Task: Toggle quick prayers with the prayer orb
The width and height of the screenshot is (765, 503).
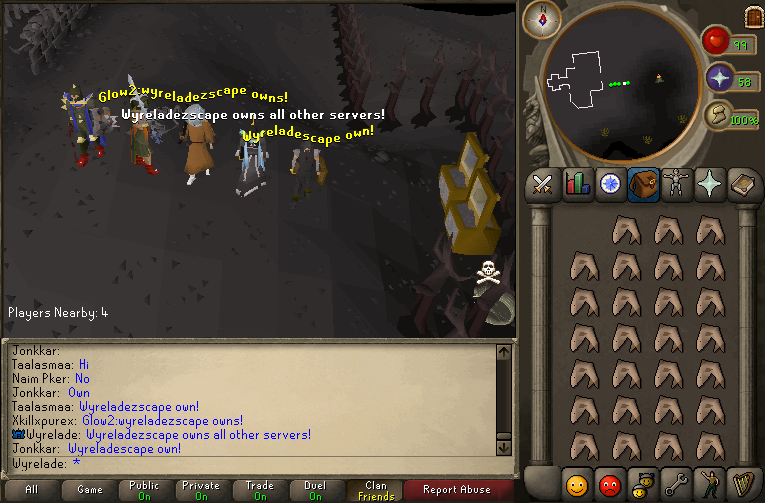Action: [x=720, y=80]
